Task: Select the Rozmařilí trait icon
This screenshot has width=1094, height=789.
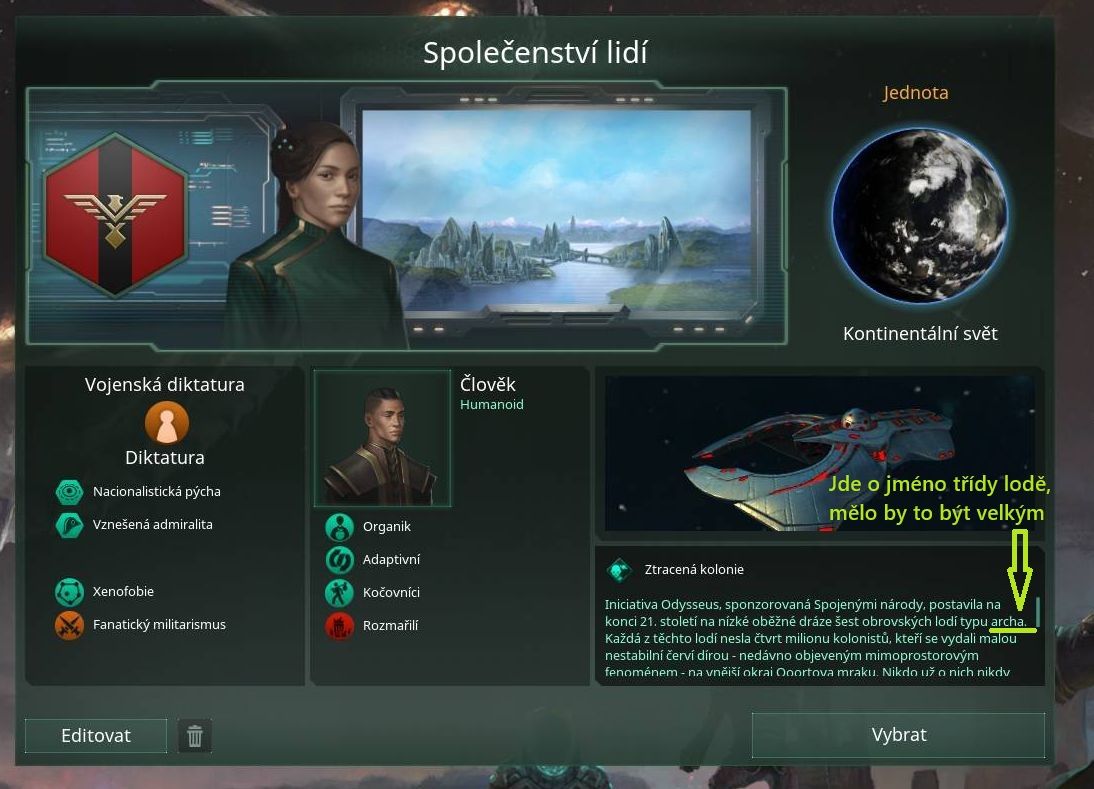Action: coord(340,626)
